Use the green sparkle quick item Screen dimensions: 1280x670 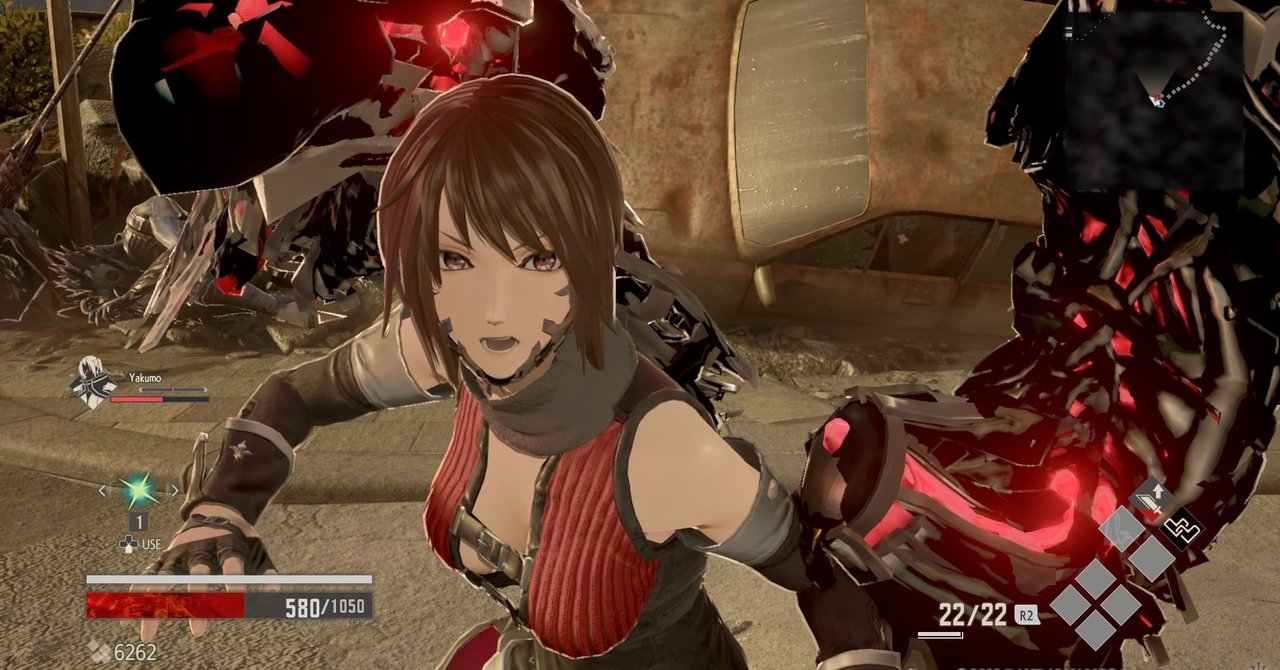click(x=138, y=490)
